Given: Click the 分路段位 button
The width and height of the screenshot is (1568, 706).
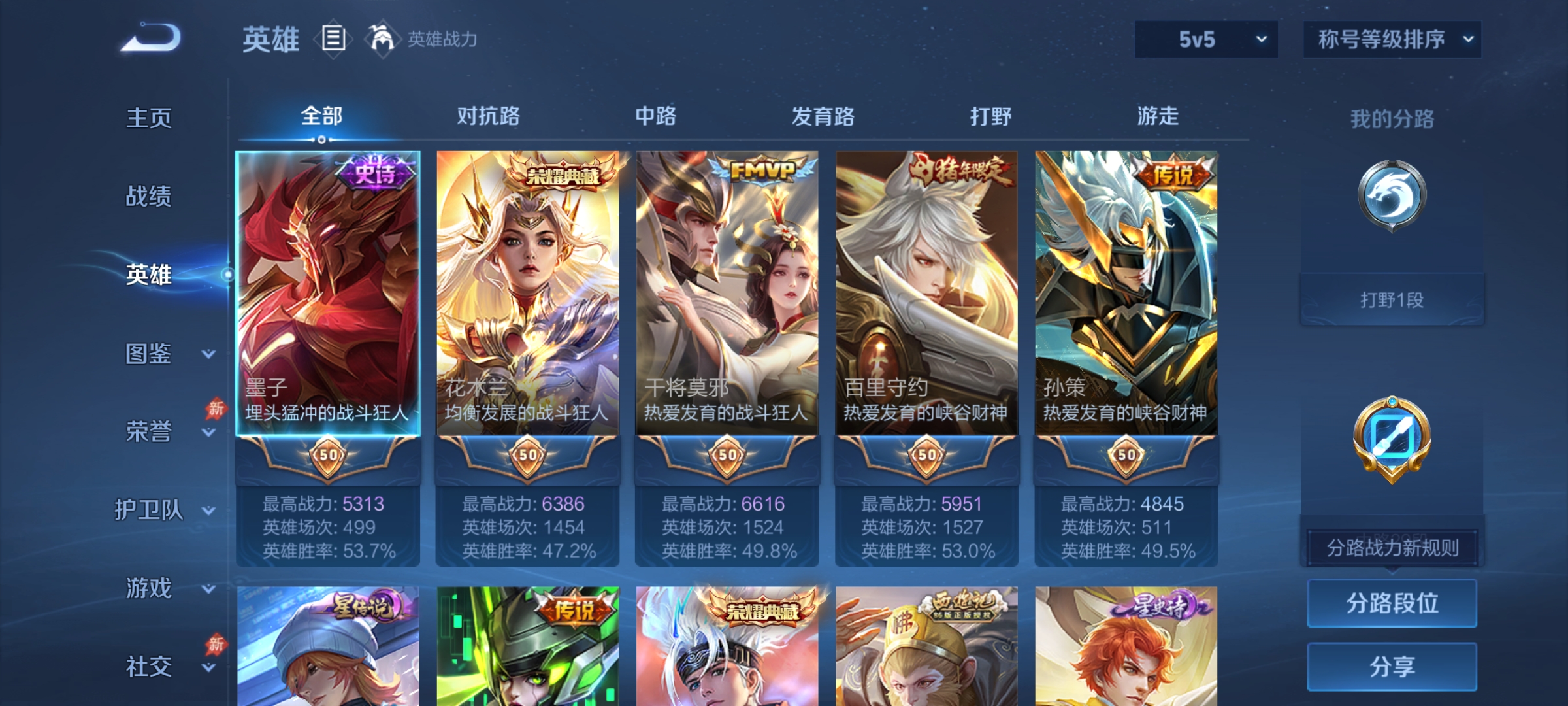Looking at the screenshot, I should coord(1391,602).
